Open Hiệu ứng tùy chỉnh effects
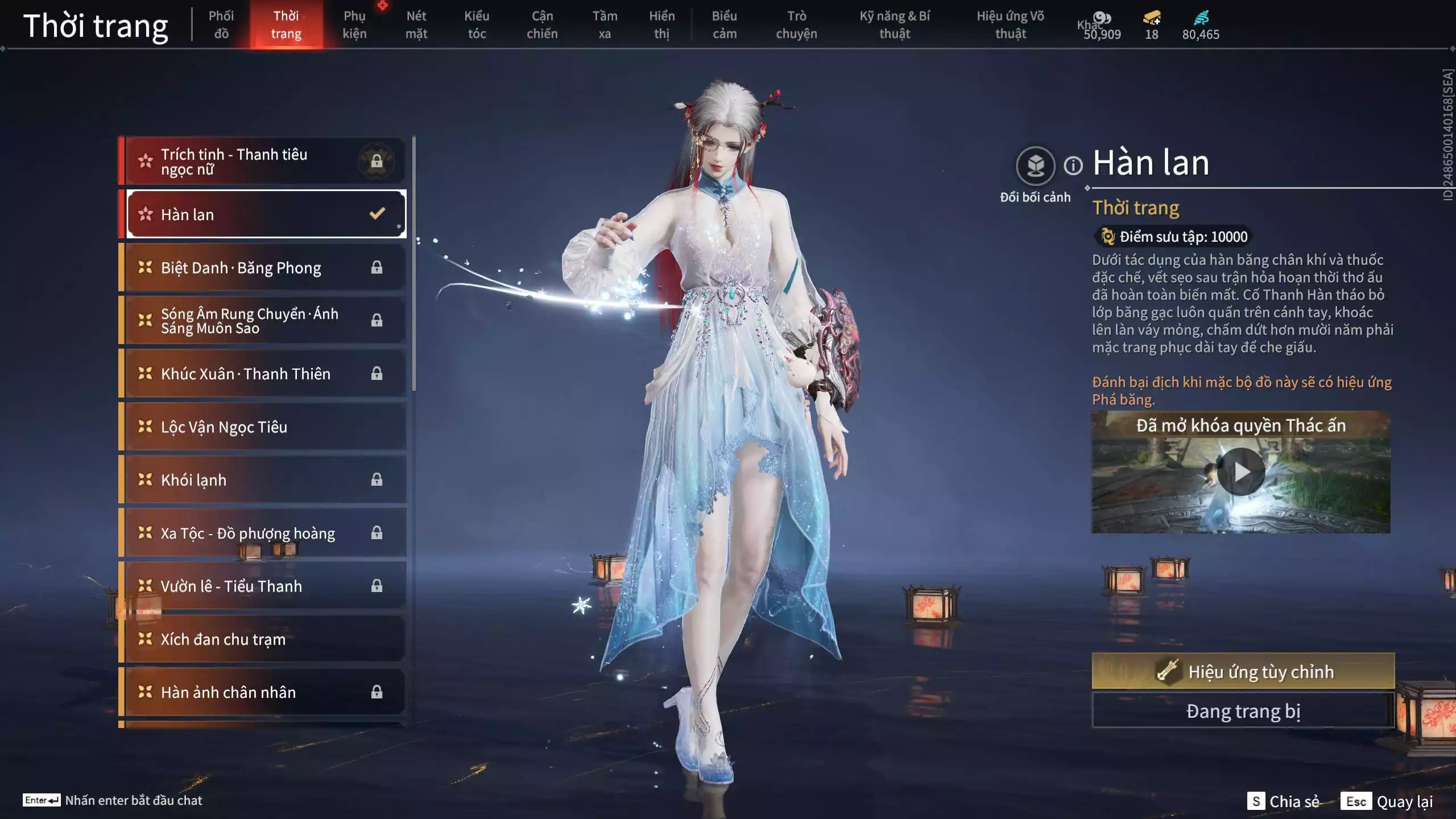 click(1243, 672)
